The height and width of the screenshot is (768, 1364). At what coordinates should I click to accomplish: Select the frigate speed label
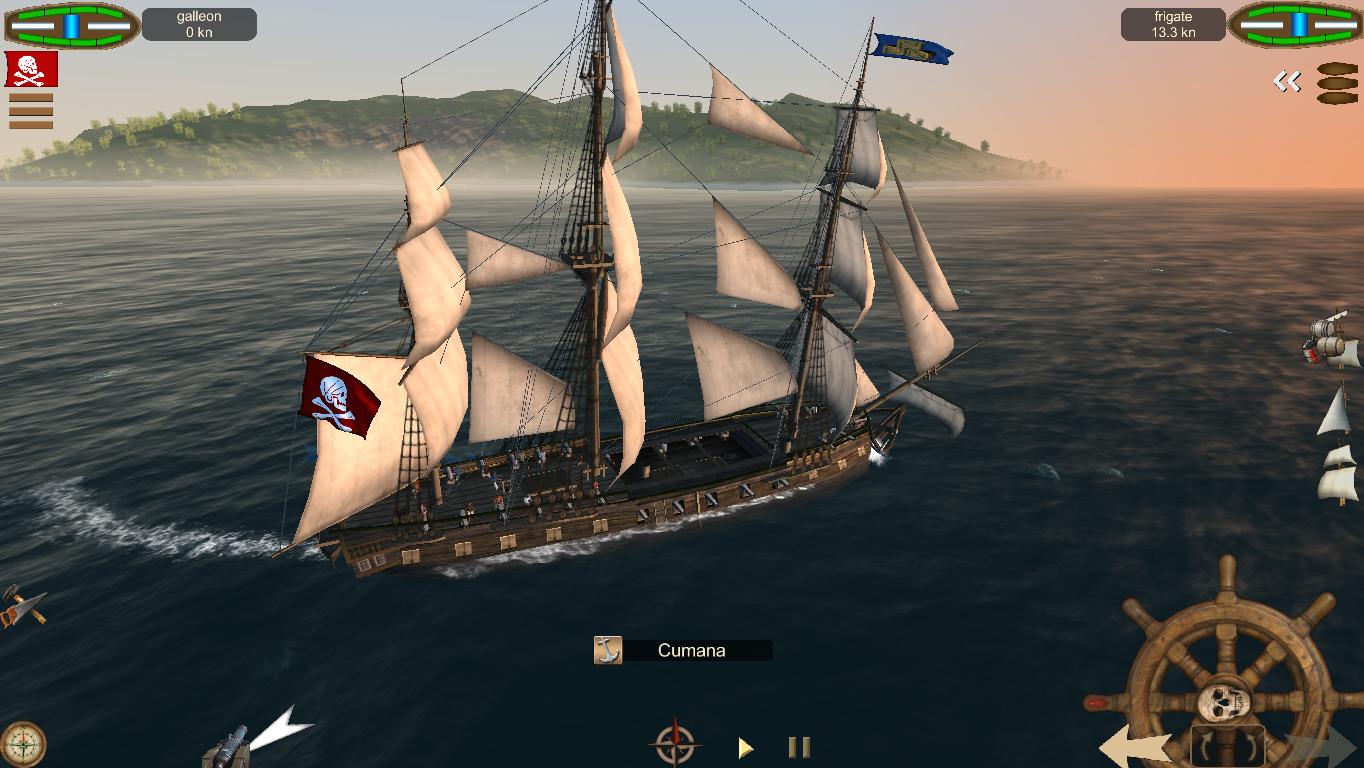coord(1173,25)
